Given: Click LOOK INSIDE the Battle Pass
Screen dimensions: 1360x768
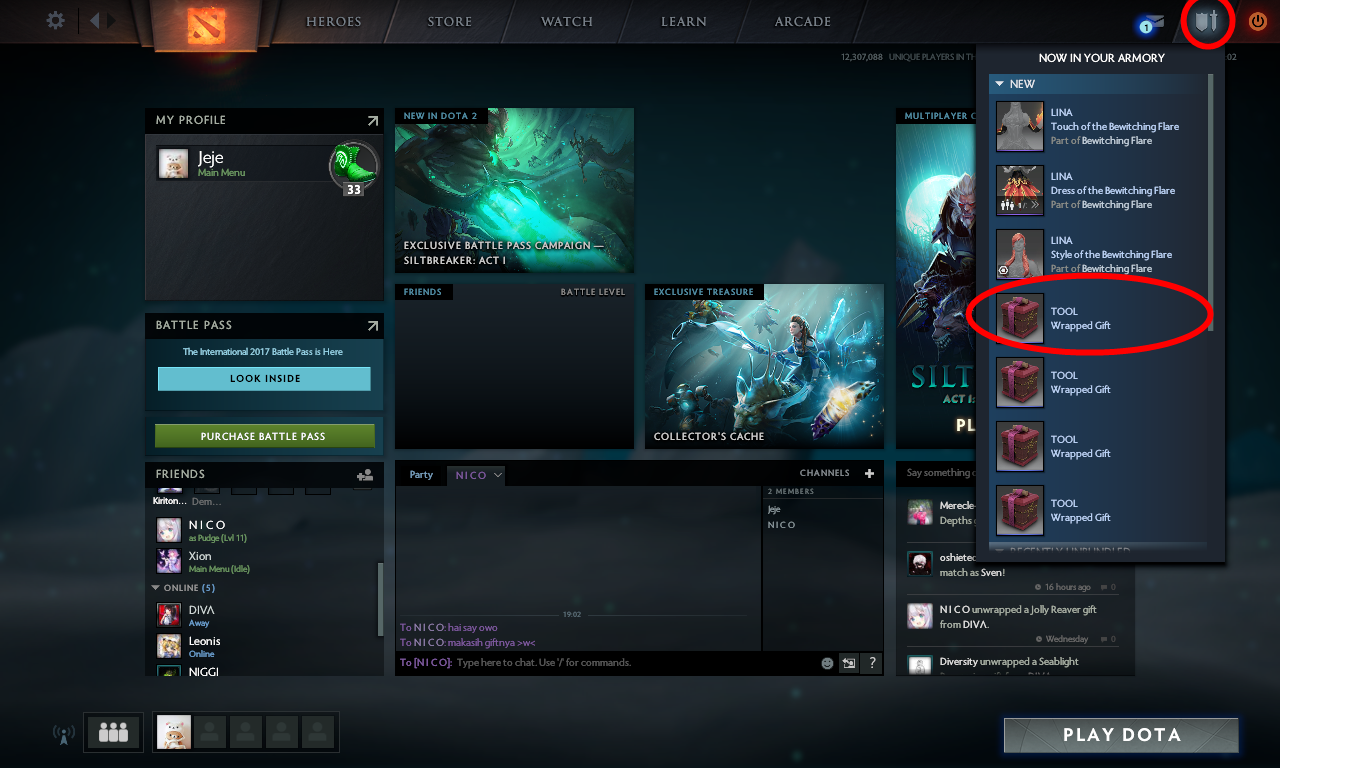Looking at the screenshot, I should point(264,378).
